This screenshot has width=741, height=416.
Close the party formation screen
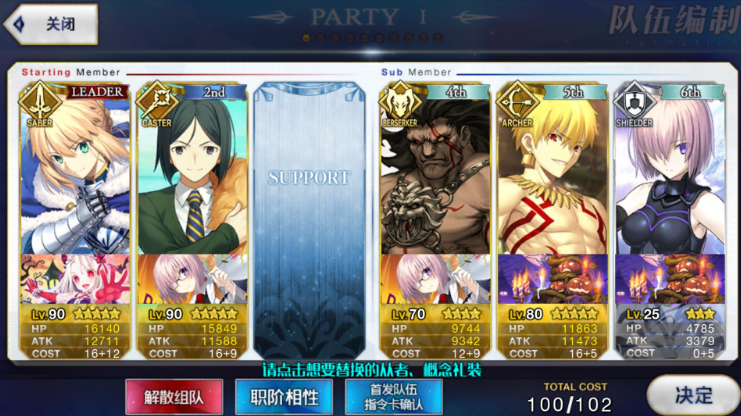click(x=52, y=24)
